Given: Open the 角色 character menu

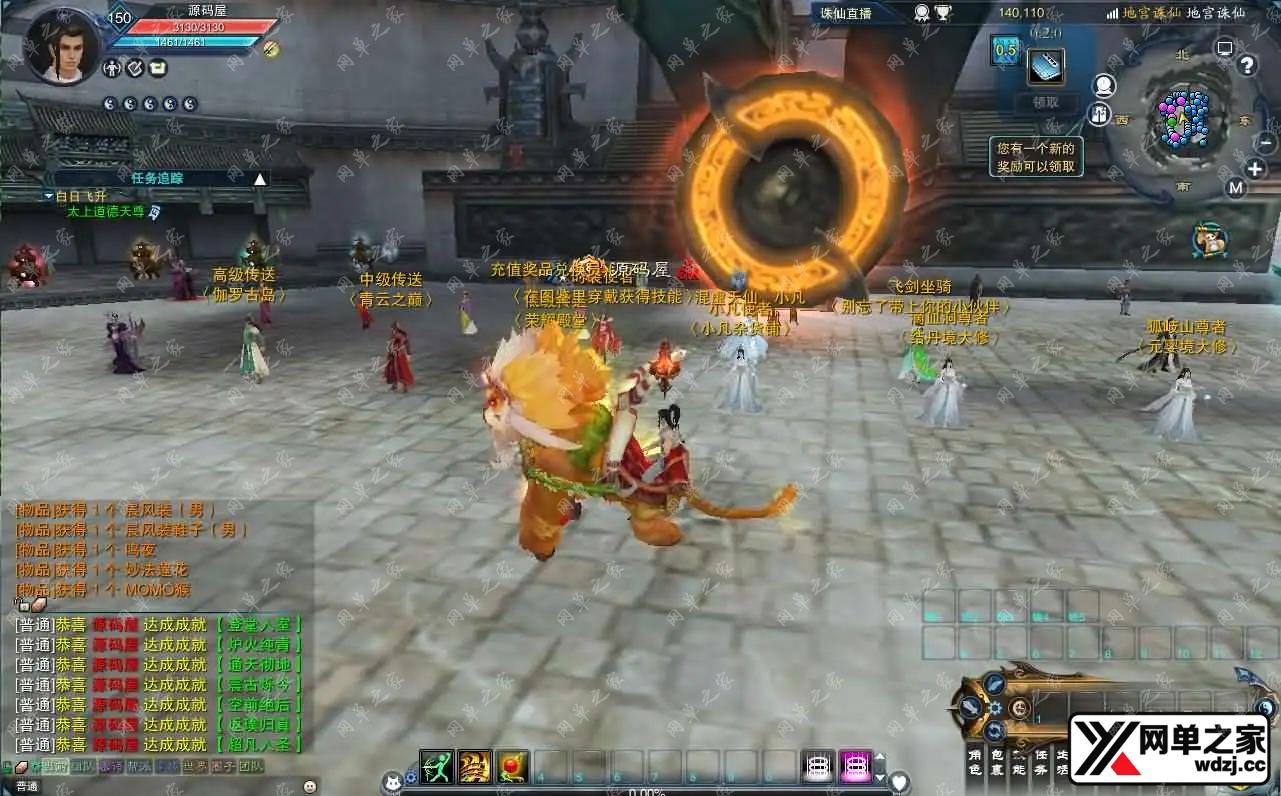Looking at the screenshot, I should (975, 762).
